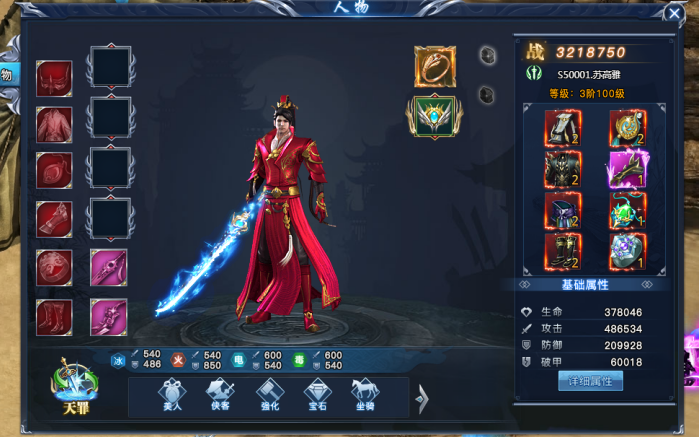Show more options with the right arrow
The image size is (699, 437).
click(x=421, y=398)
